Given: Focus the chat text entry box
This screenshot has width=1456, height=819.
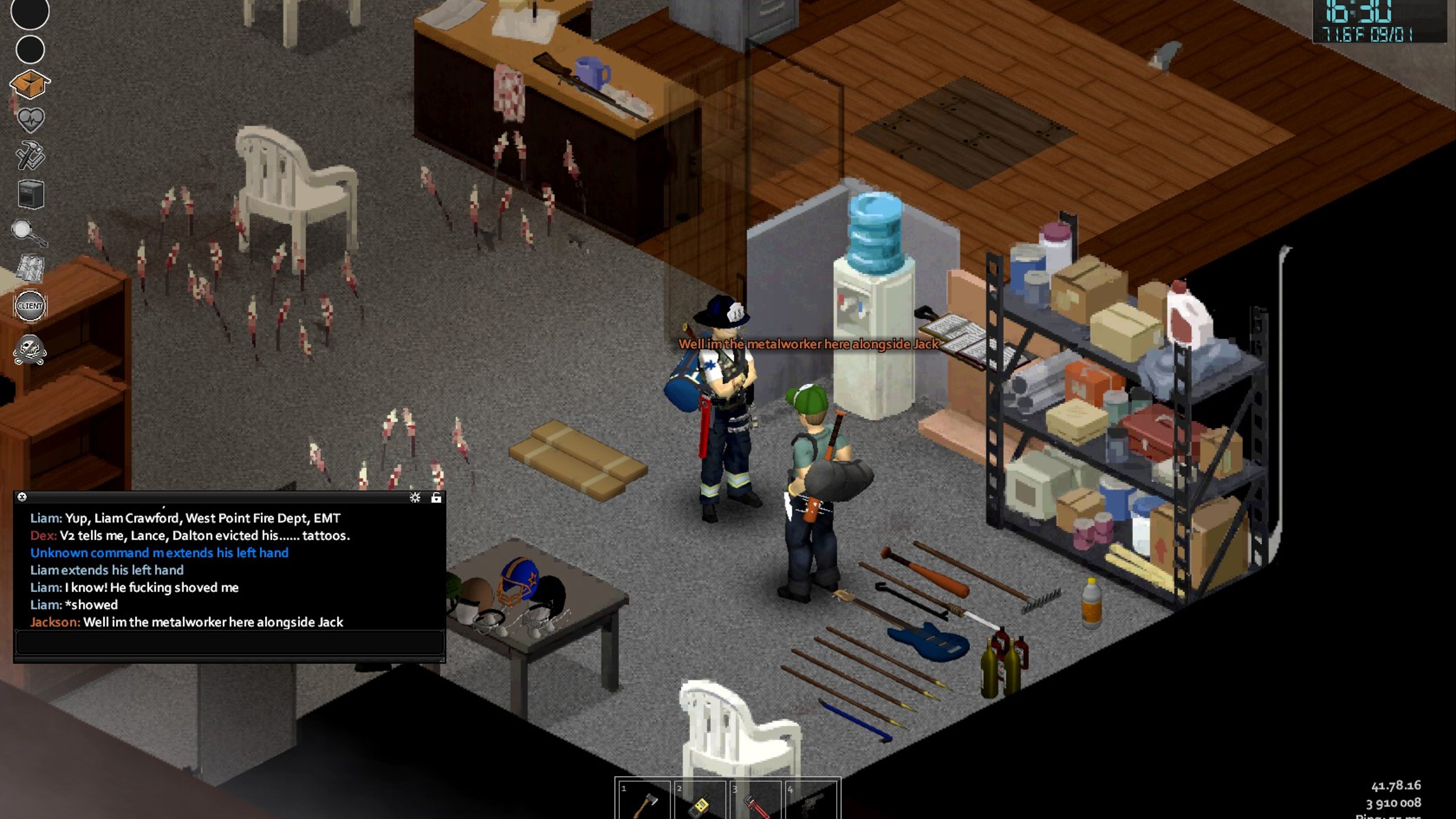Looking at the screenshot, I should (x=229, y=643).
